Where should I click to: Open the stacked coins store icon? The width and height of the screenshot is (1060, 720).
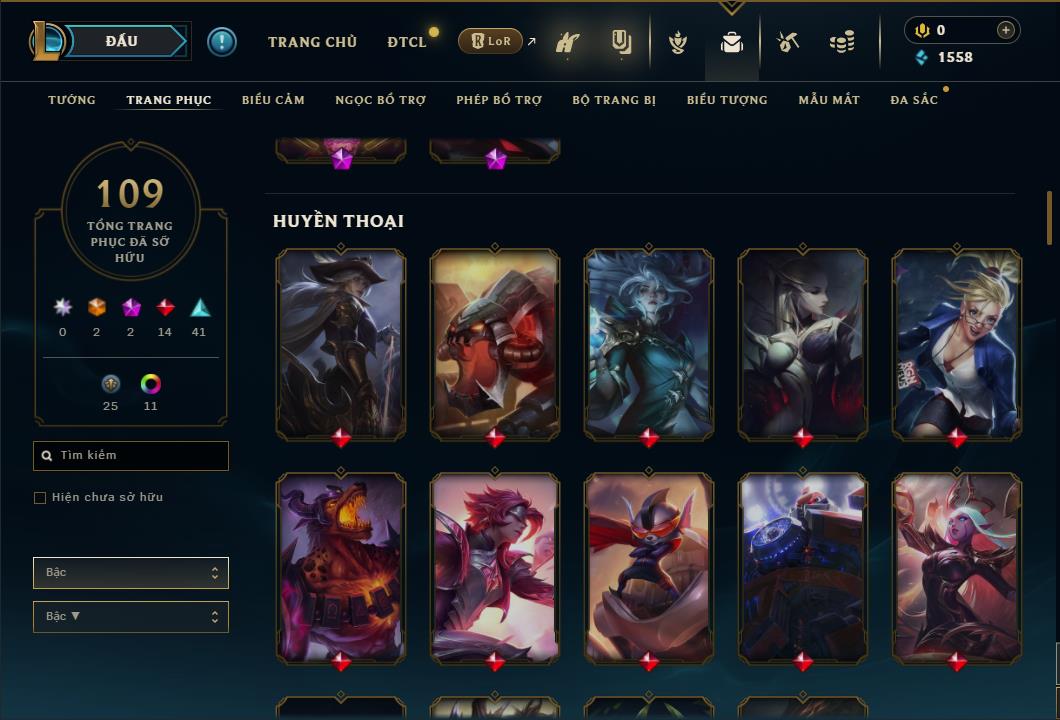[x=842, y=42]
